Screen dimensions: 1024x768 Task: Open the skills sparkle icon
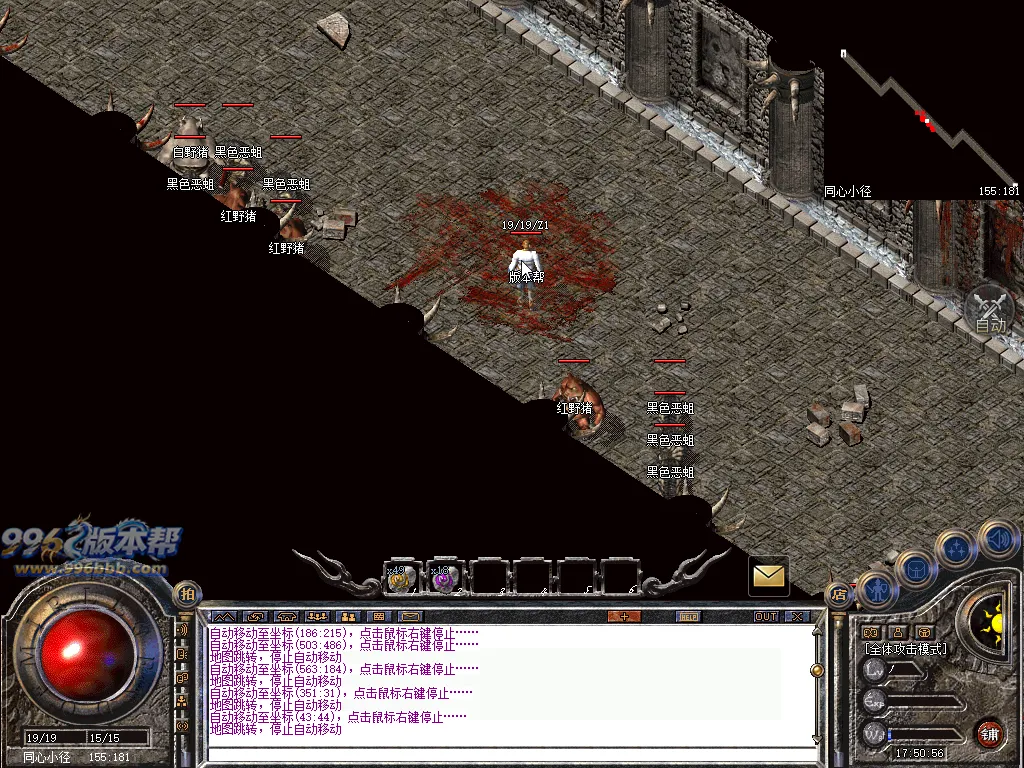point(956,547)
